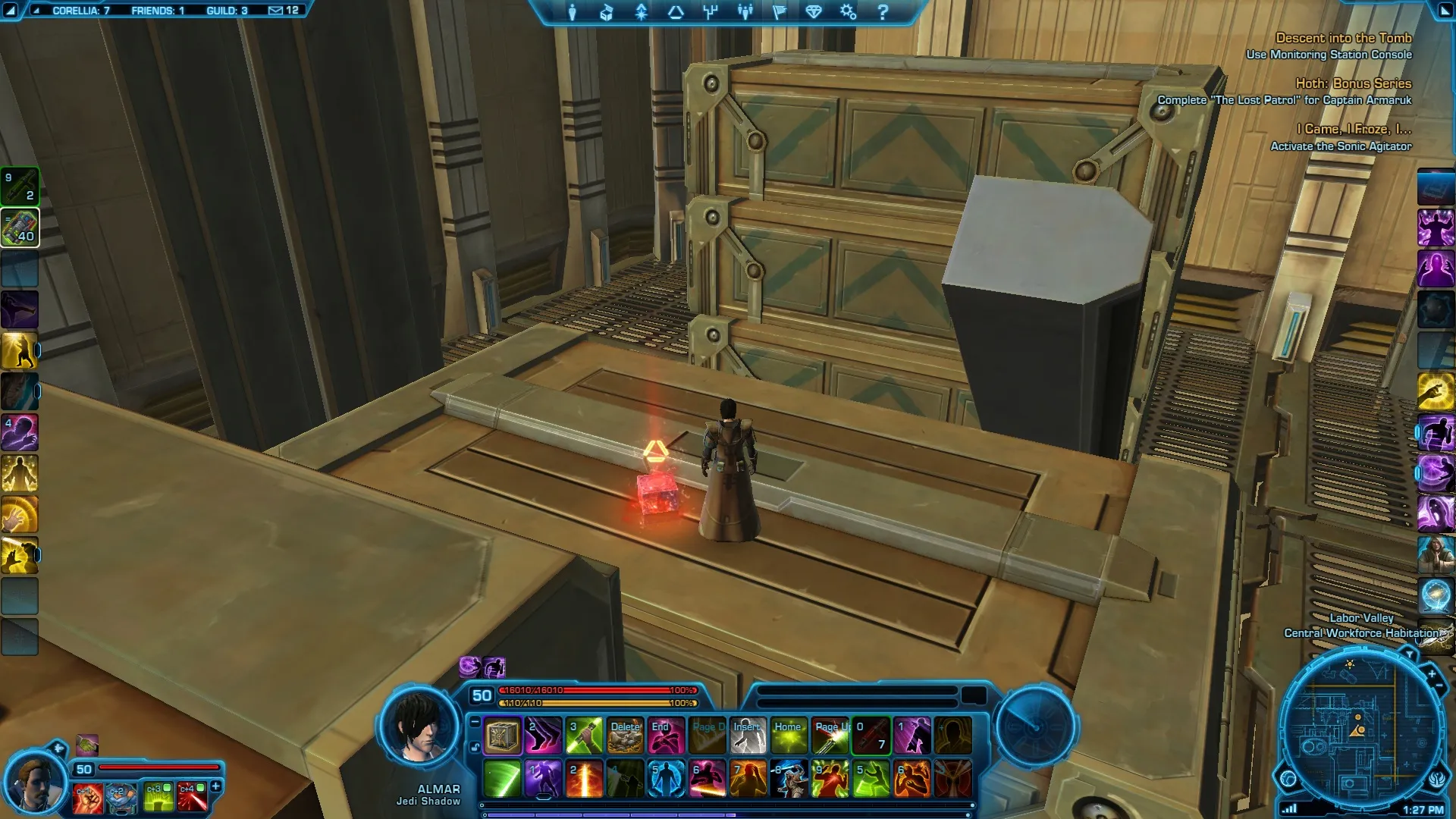
Task: Select the Almar player portrait
Action: 419,728
